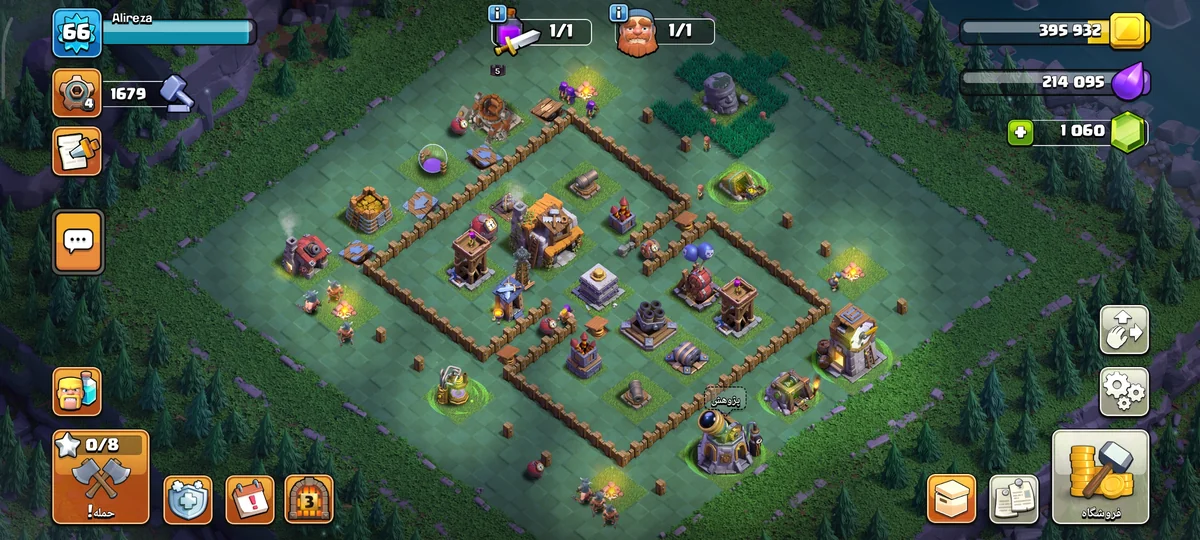The image size is (1200, 540).
Task: Open the Barbarian army training menu
Action: pos(77,390)
